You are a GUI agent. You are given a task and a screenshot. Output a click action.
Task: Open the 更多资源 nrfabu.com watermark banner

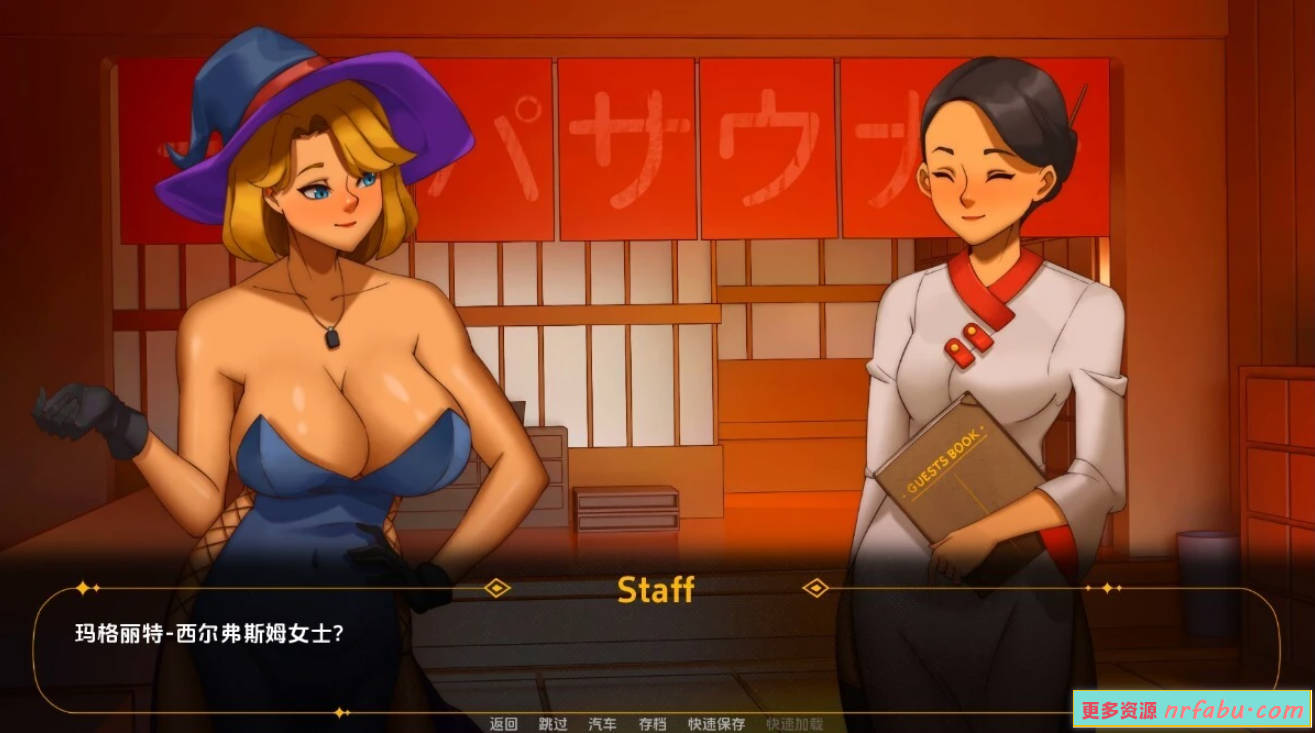pyautogui.click(x=1192, y=710)
